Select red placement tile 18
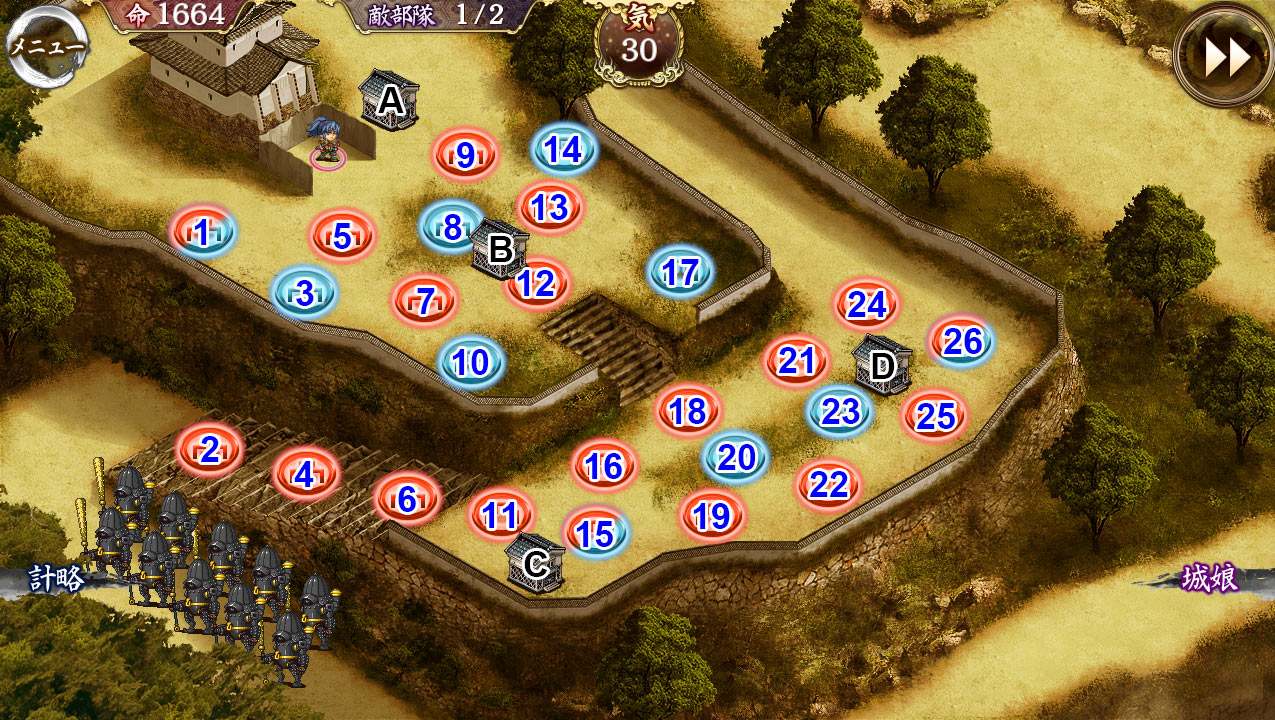Image resolution: width=1275 pixels, height=720 pixels. 688,410
